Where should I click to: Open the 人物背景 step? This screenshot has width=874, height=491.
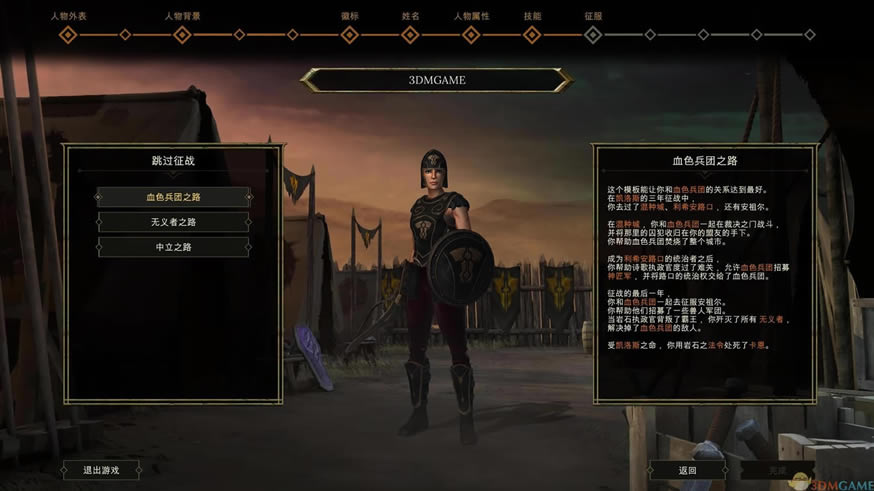click(182, 35)
